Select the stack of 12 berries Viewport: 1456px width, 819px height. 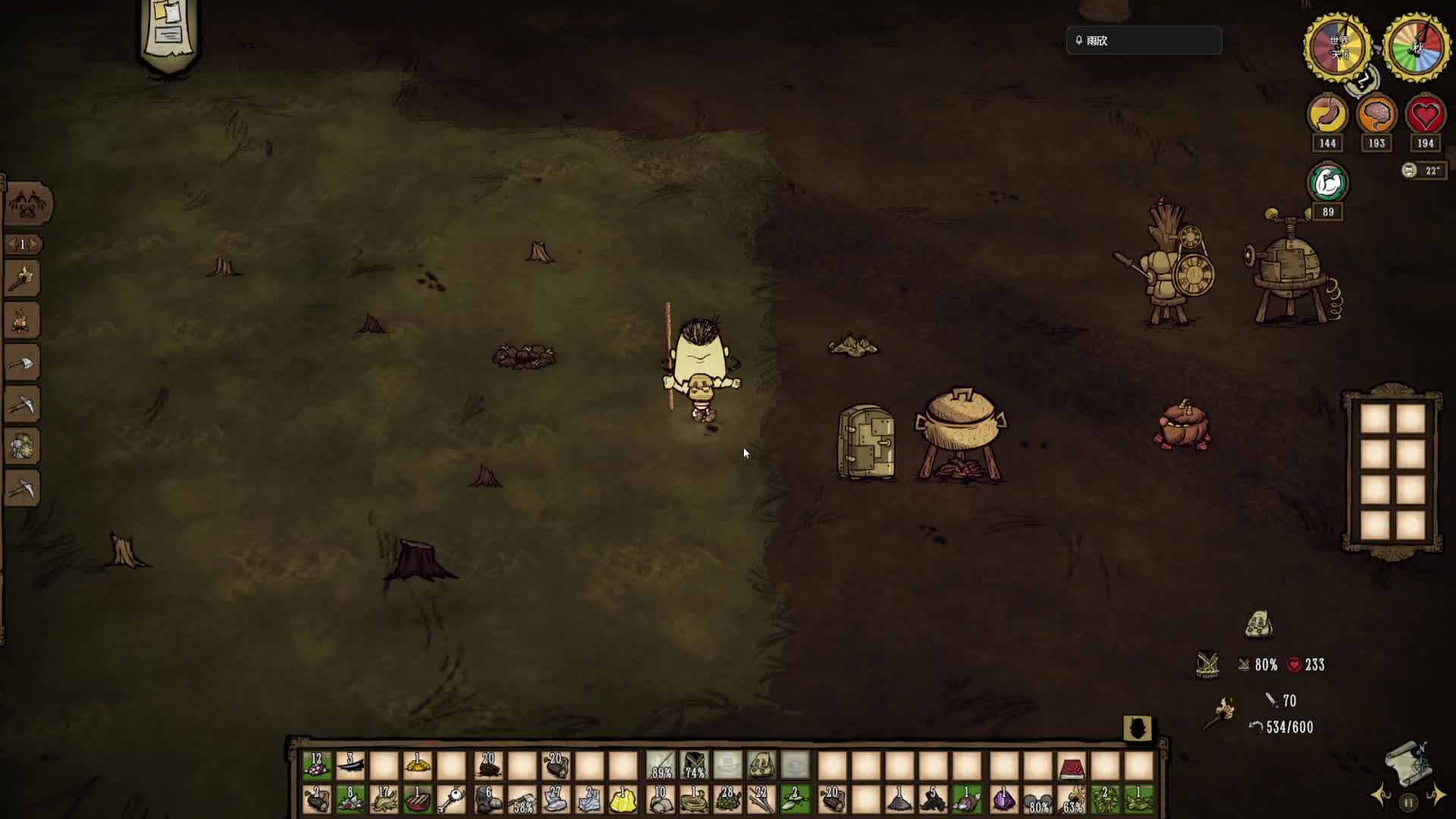point(316,766)
